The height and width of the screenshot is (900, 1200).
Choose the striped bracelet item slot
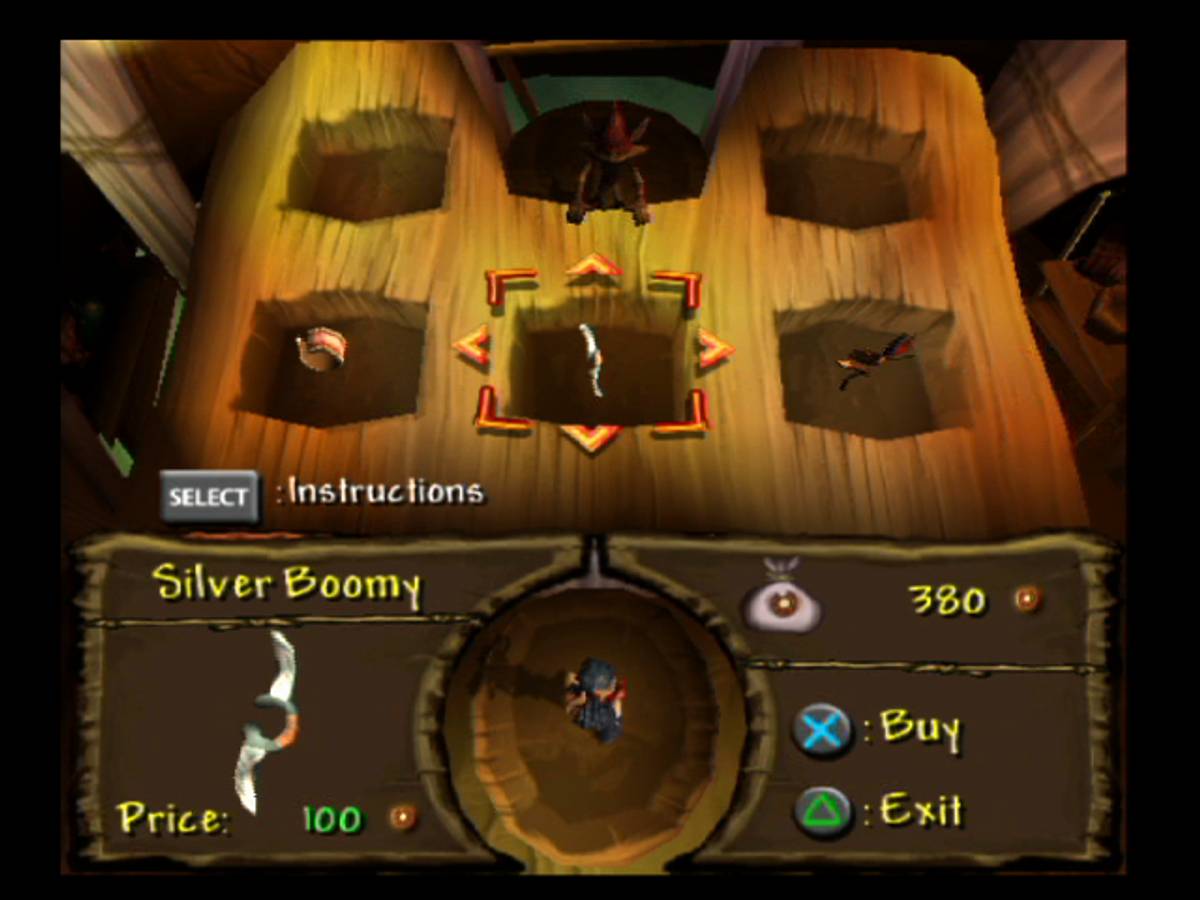click(x=322, y=350)
